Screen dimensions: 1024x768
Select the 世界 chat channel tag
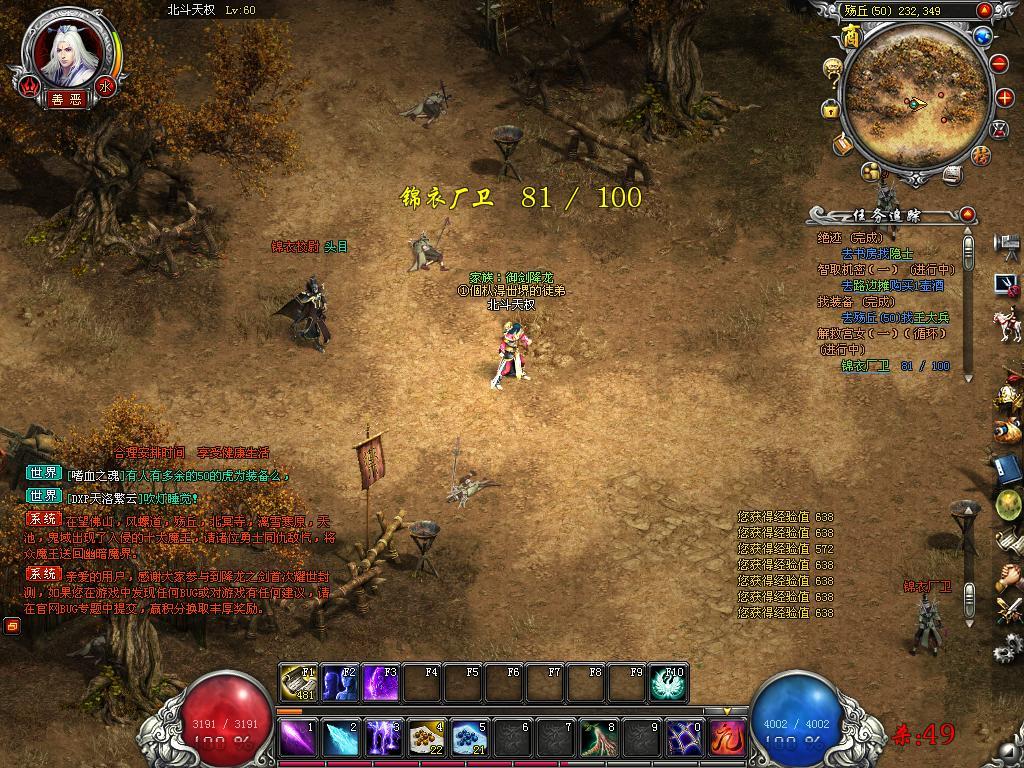pyautogui.click(x=44, y=473)
